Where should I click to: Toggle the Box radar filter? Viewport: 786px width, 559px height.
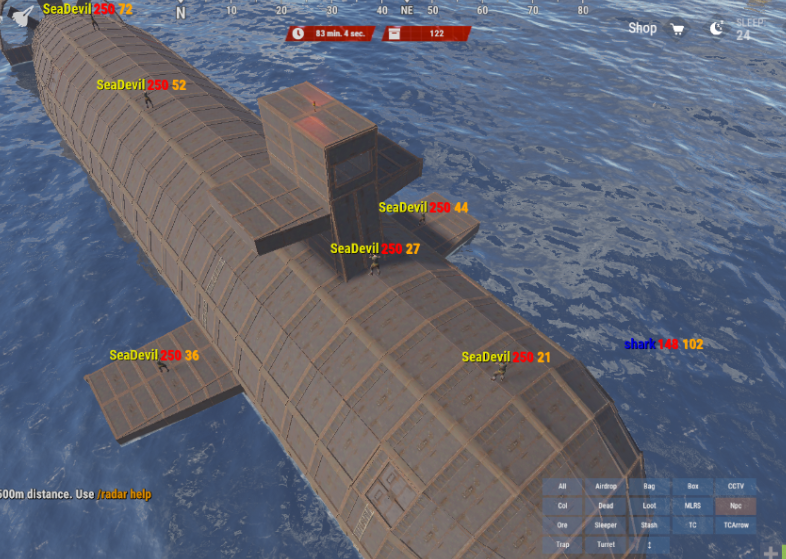693,486
